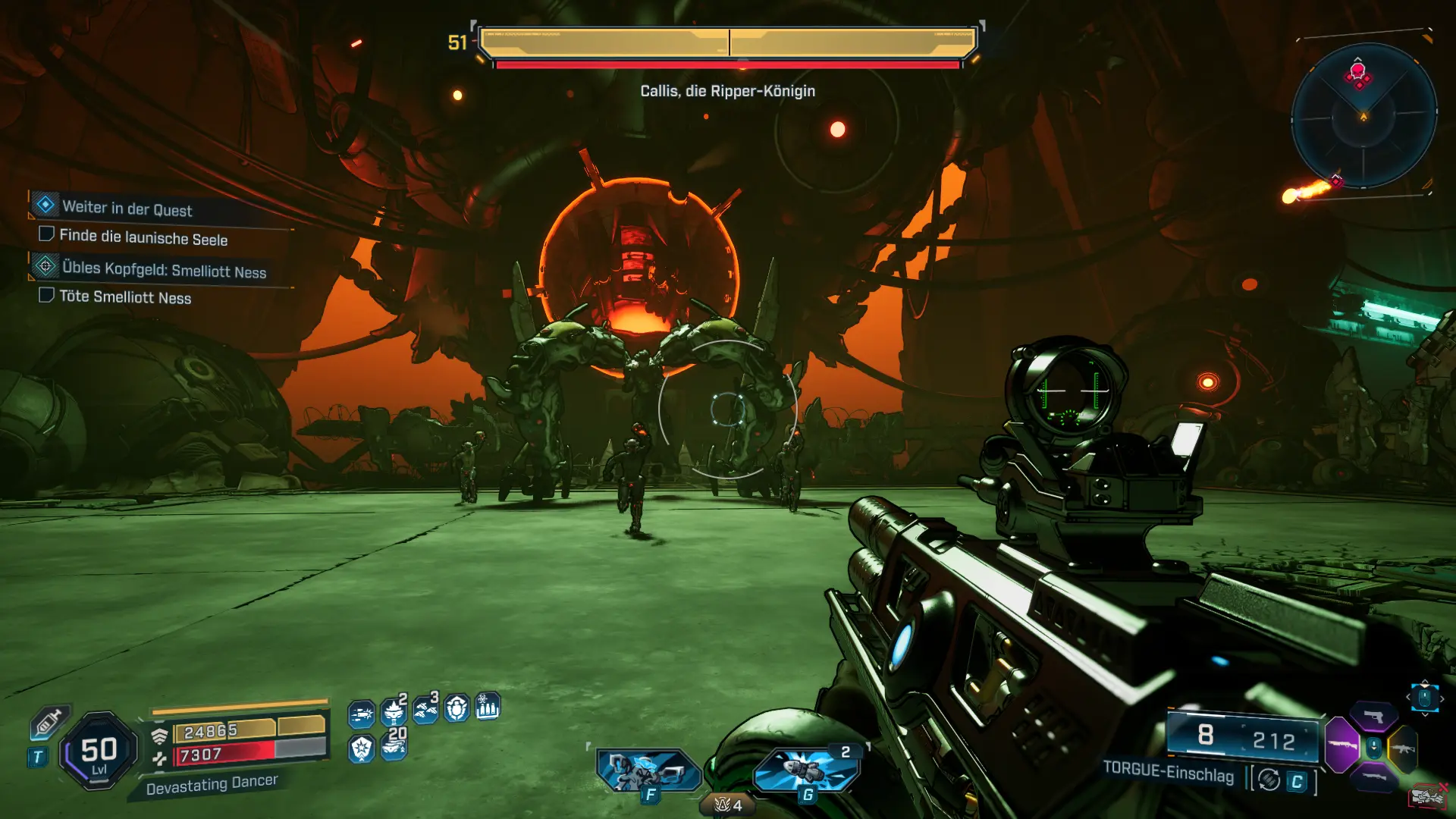
Task: Select the purple highlighted shotgun slot
Action: 1341,745
